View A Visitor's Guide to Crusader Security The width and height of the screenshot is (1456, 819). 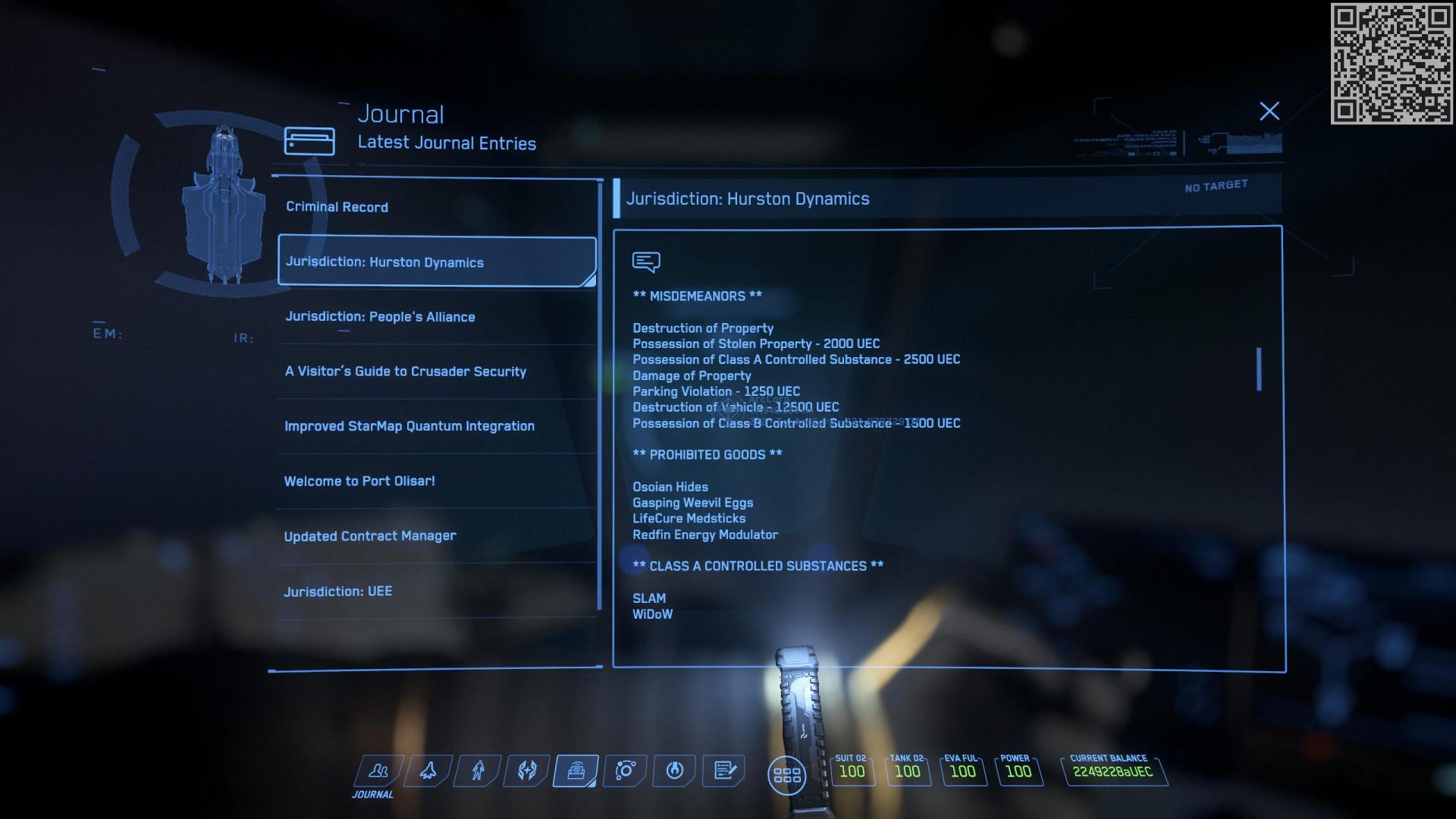405,371
